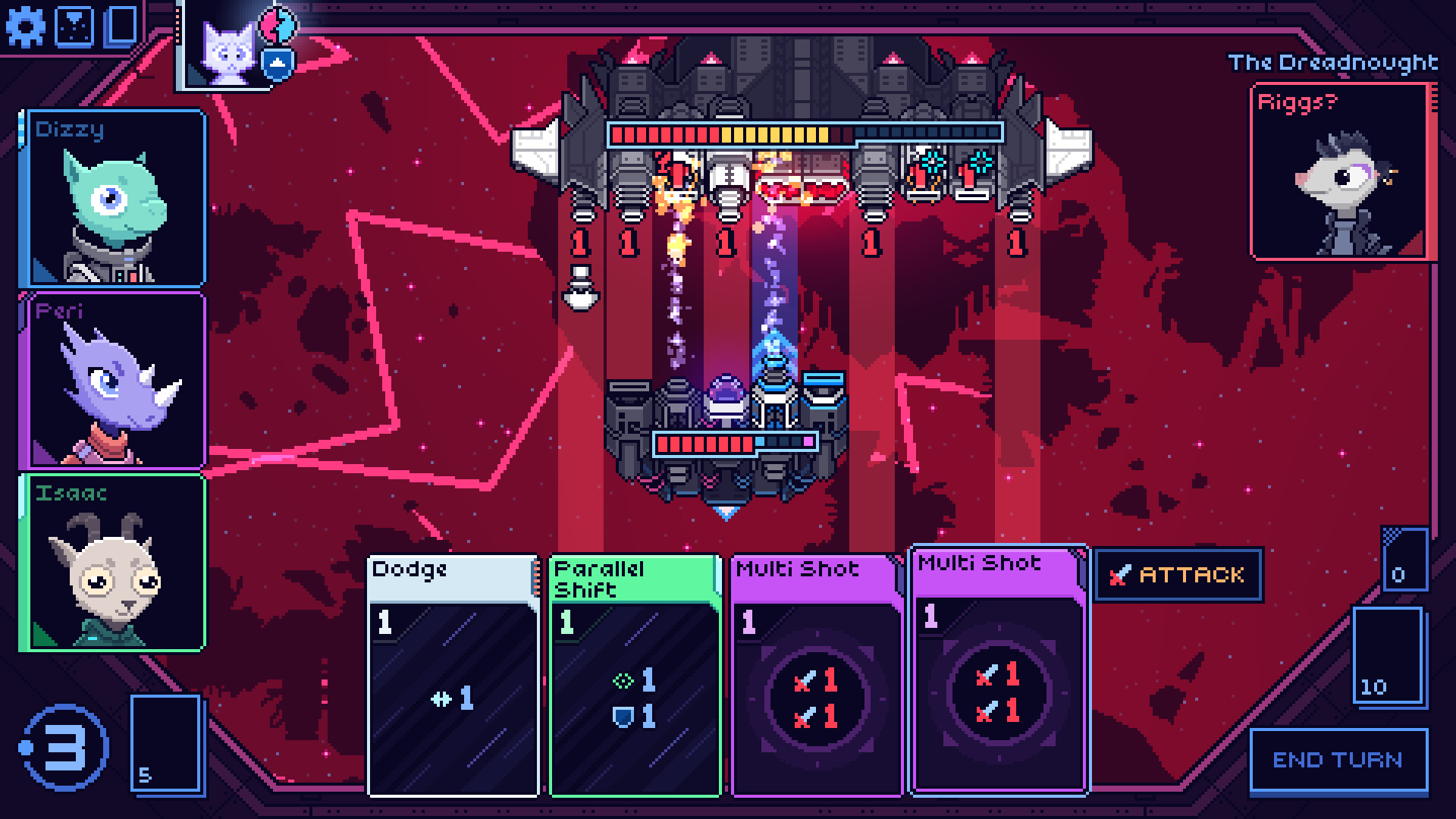Select the shield icon beside the pilot portrait

tap(277, 63)
